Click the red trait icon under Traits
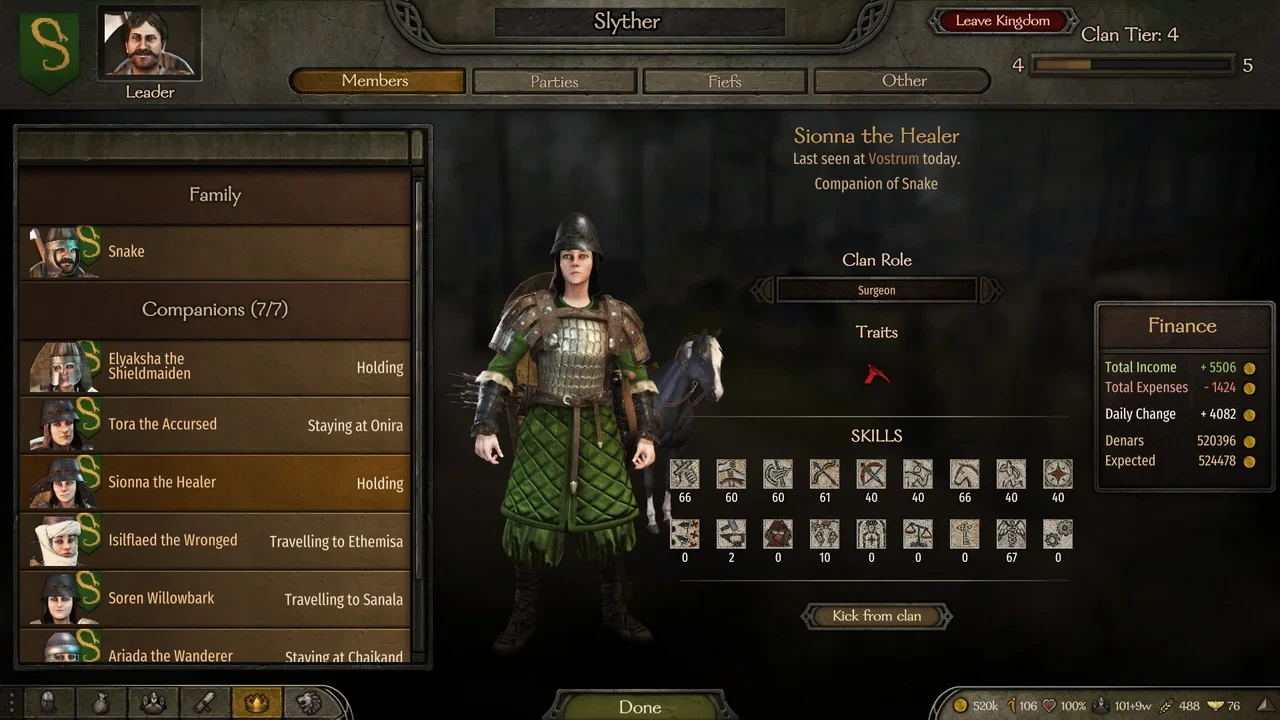 (x=876, y=372)
